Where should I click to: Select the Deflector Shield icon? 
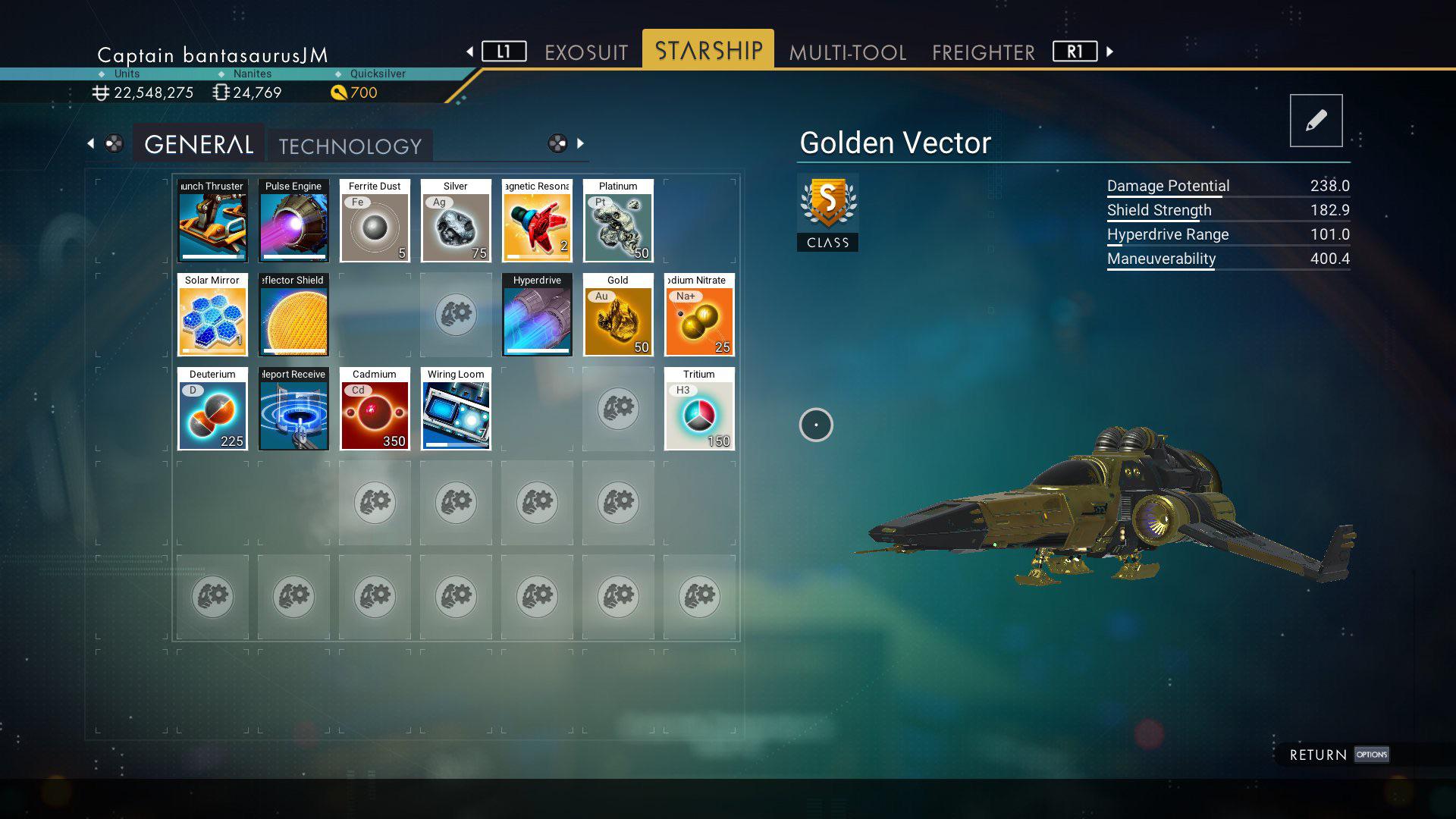pos(293,316)
